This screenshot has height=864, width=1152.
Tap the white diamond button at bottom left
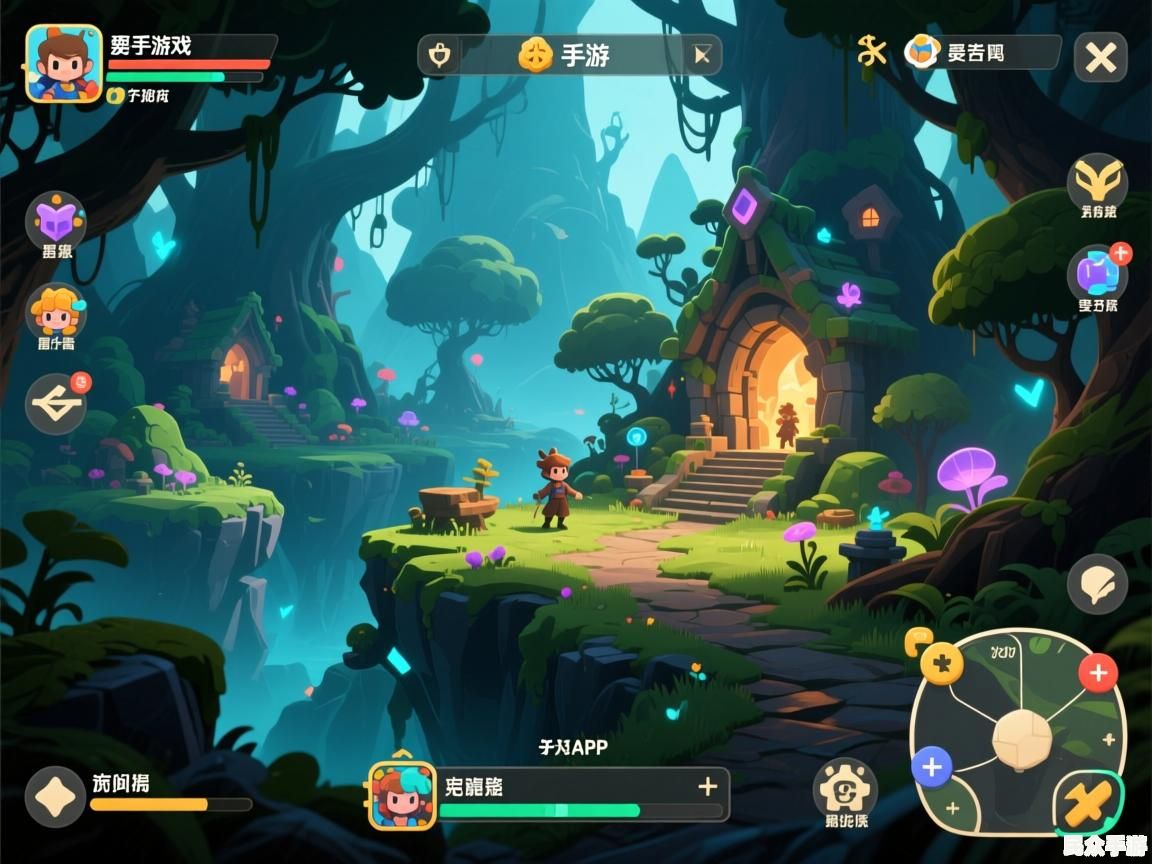coord(55,797)
